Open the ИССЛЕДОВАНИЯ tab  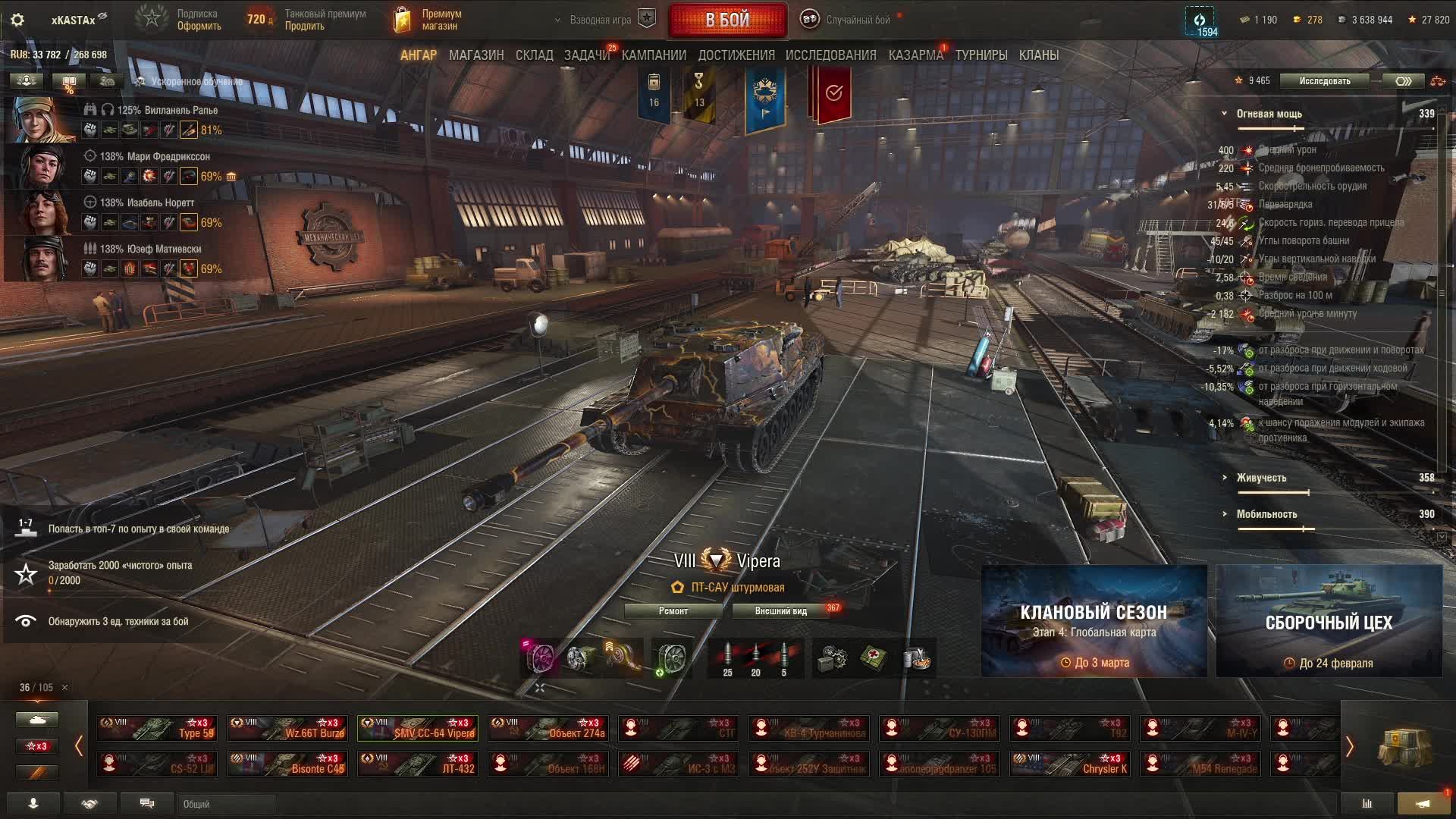[830, 55]
